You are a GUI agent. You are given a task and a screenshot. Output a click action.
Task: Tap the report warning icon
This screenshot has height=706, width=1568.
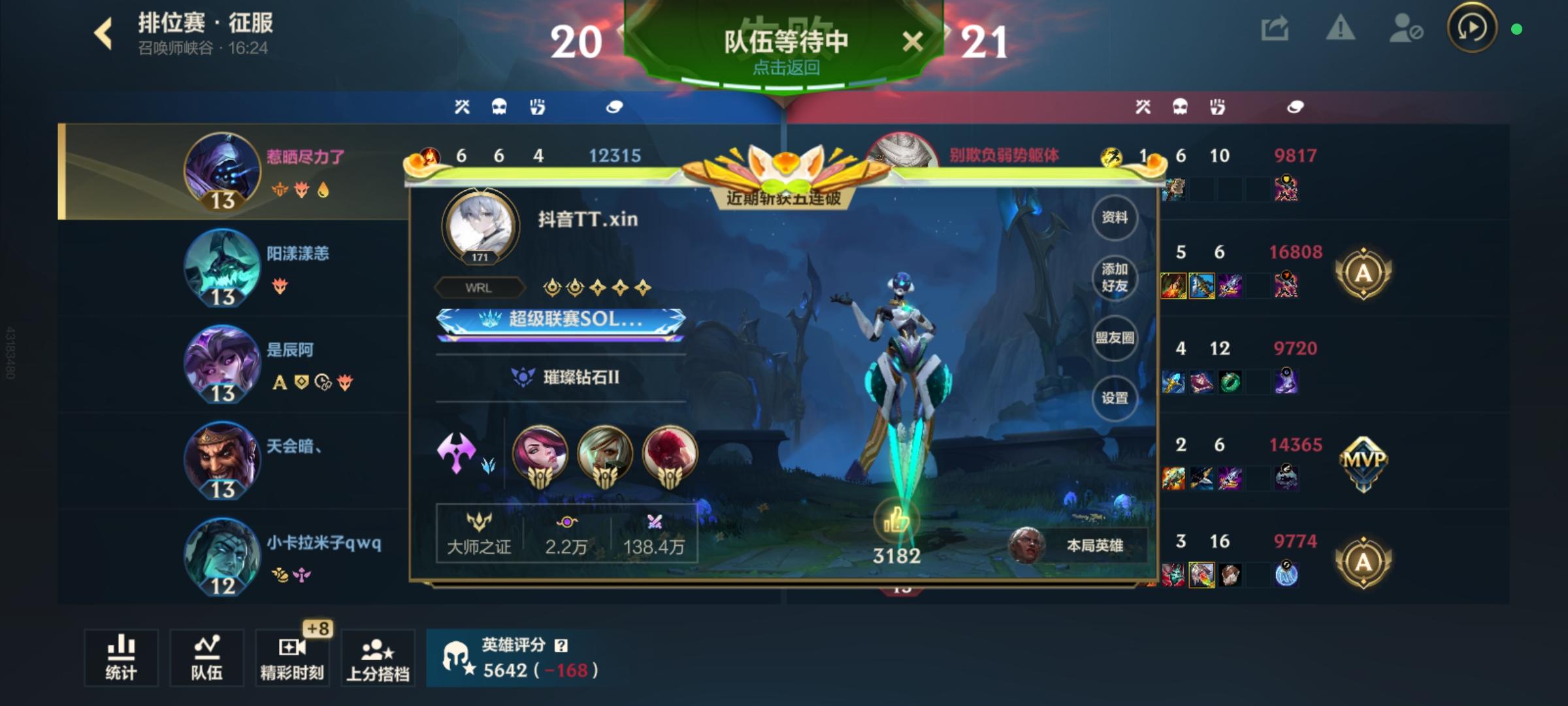coord(1339,29)
